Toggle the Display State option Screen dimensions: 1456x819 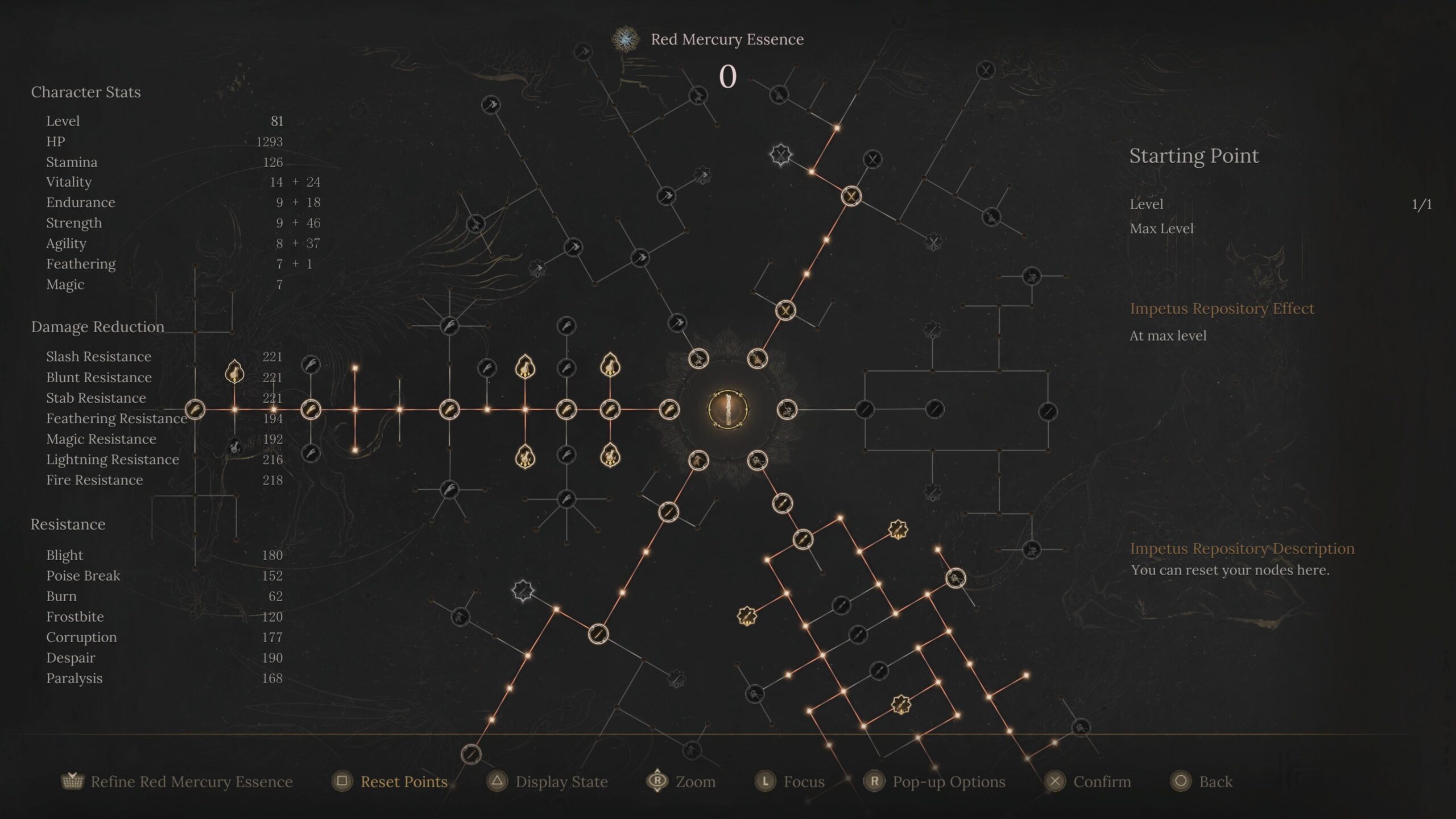point(561,781)
